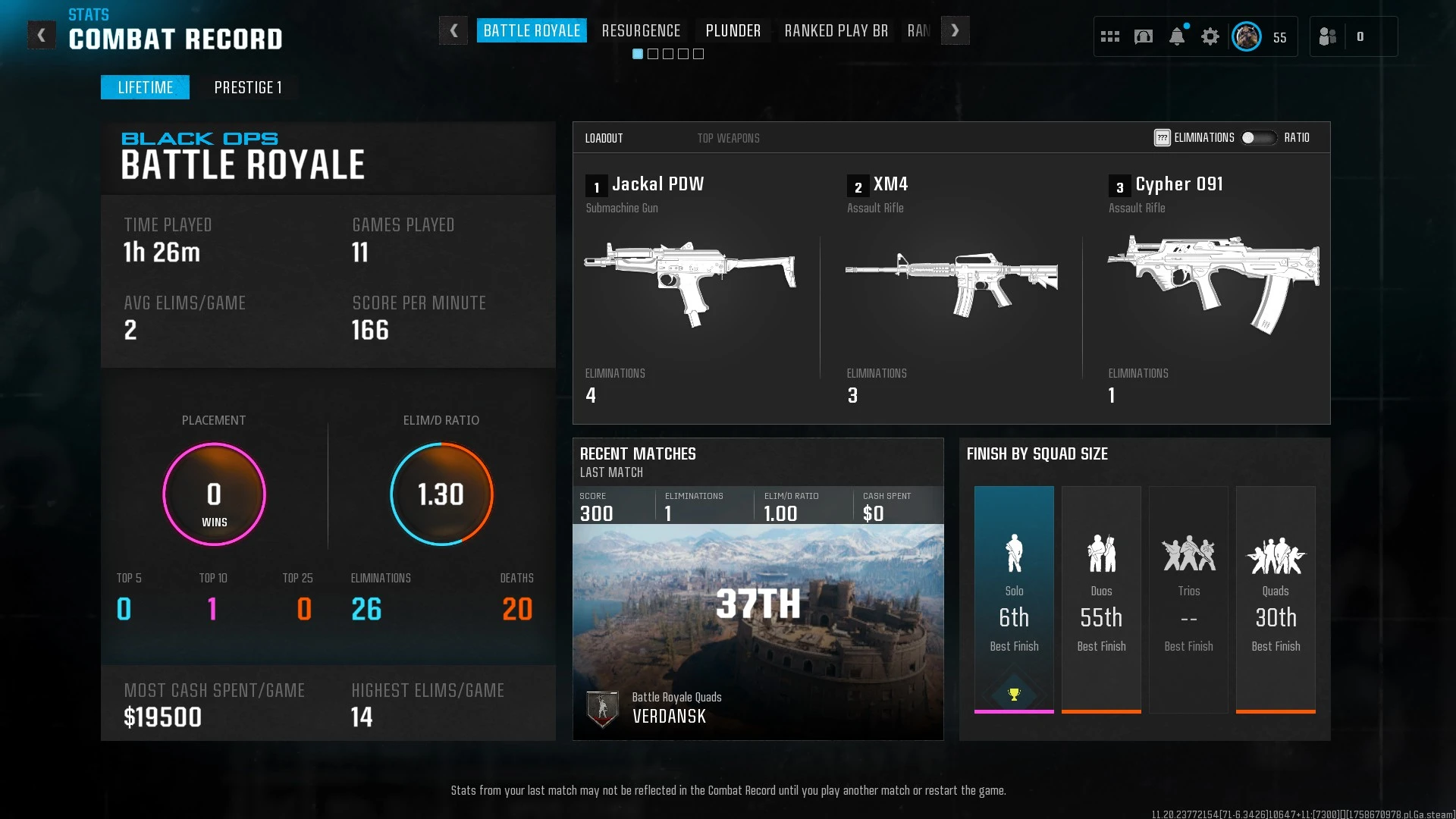Select the Quads squad size card

[1276, 599]
